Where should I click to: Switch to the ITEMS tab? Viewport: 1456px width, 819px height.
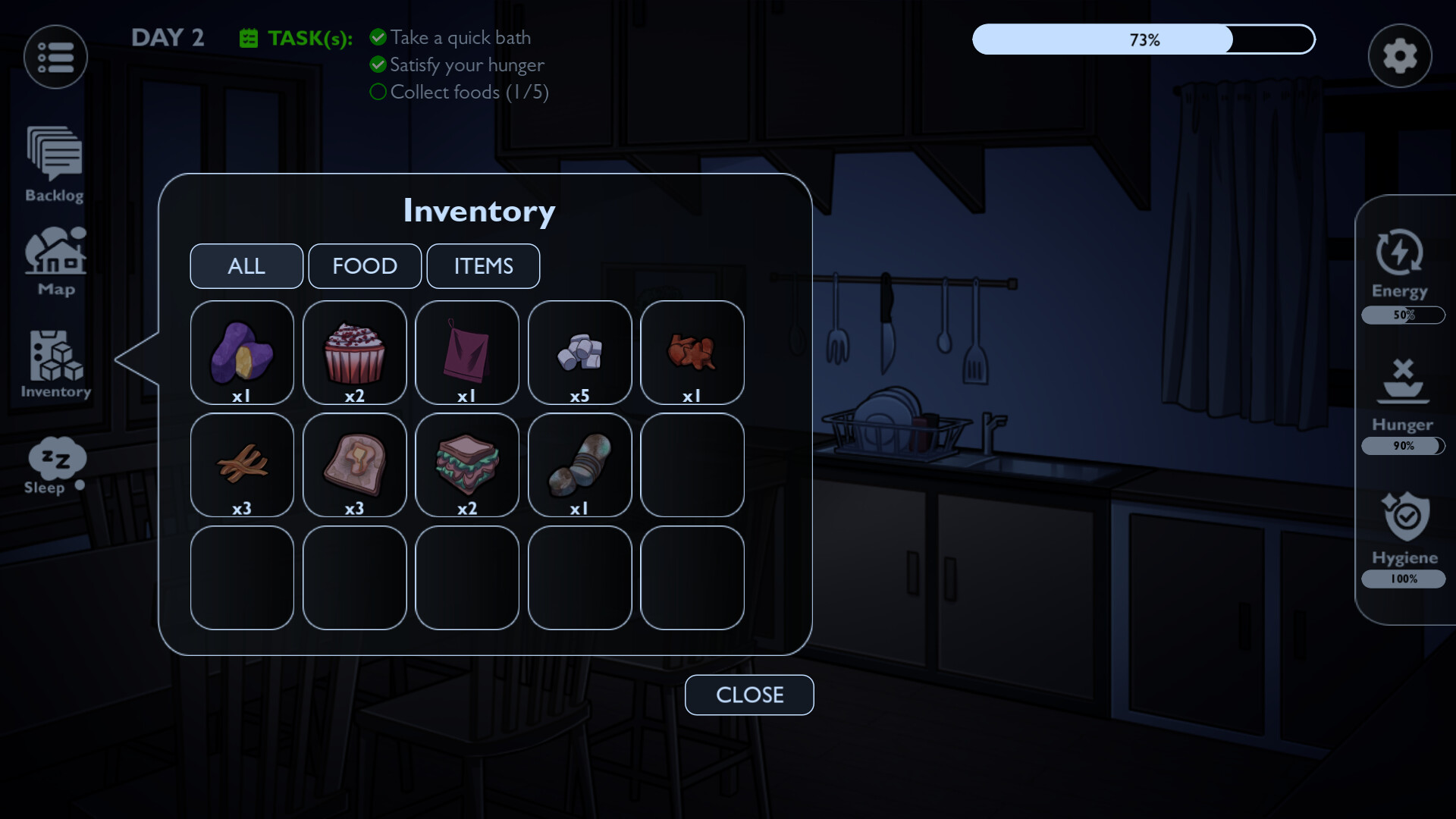pos(483,266)
